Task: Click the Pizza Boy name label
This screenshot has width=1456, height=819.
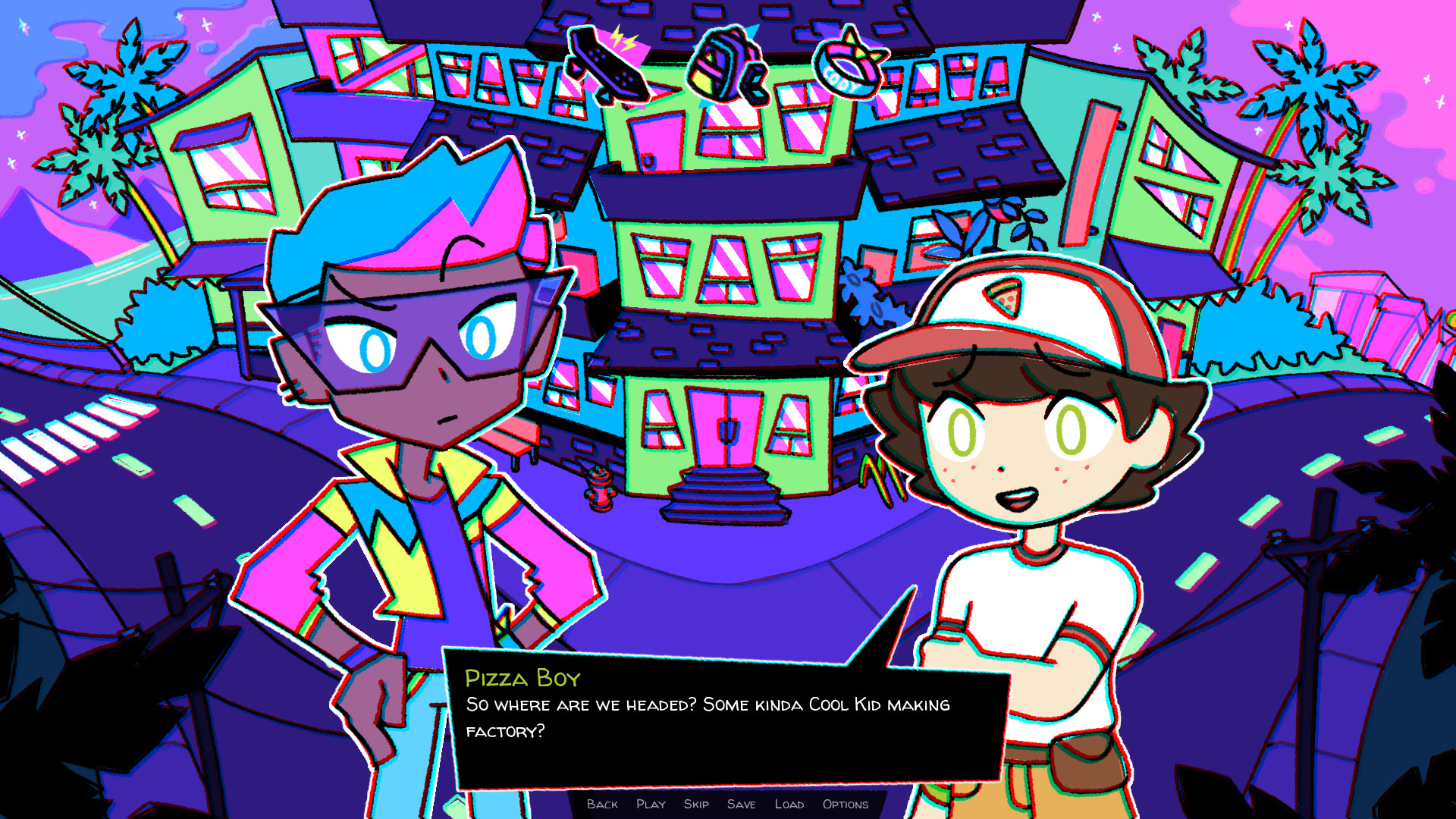Action: coord(522,680)
